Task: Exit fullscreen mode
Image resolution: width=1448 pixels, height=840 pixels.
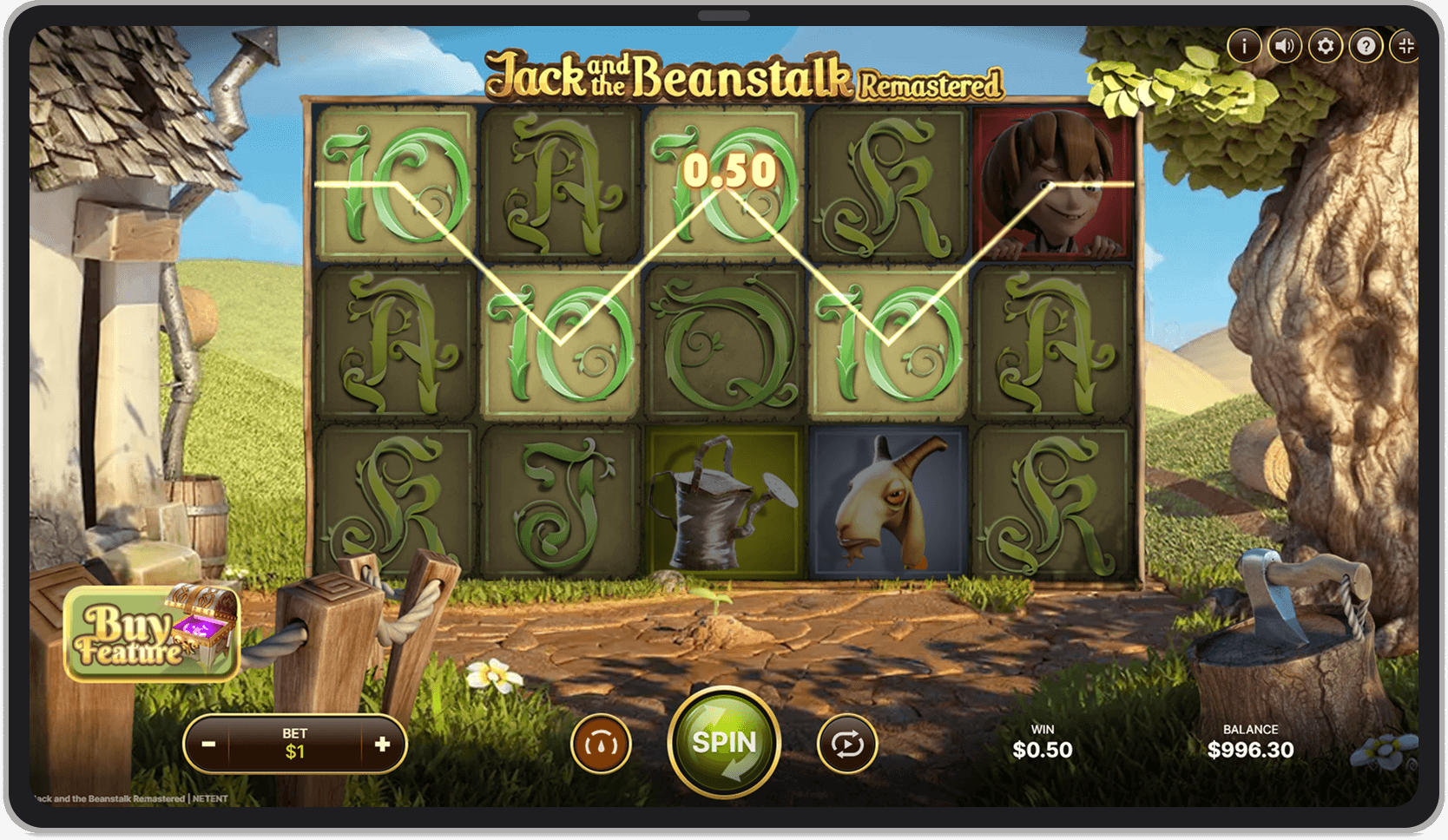Action: click(1406, 47)
